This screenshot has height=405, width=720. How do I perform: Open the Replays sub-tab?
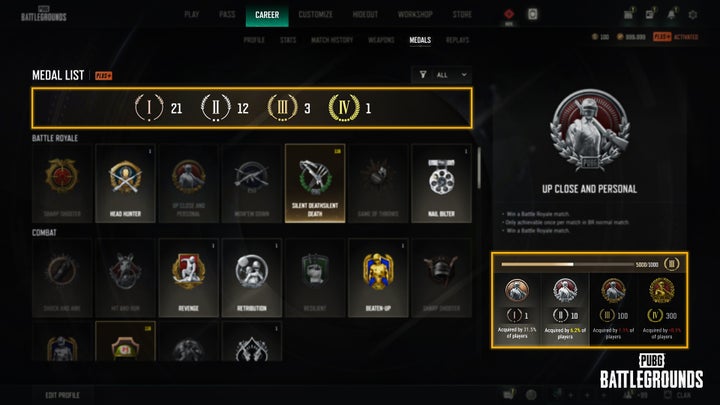coord(457,39)
